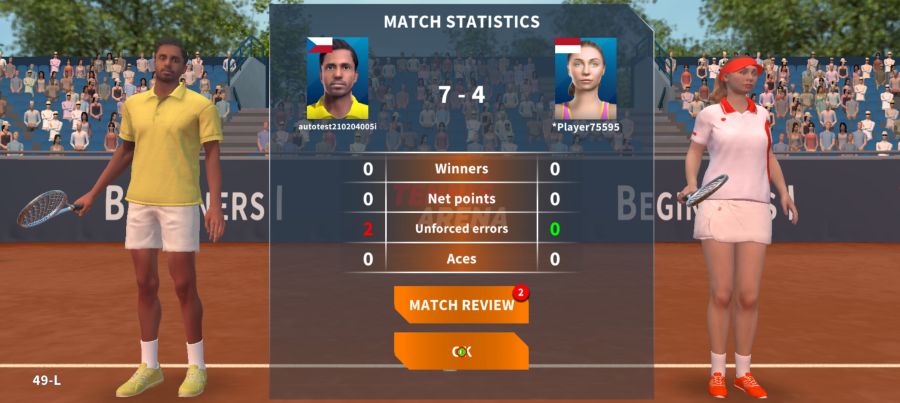Image resolution: width=900 pixels, height=403 pixels.
Task: Select the *Player75595 player portrait
Action: click(x=585, y=78)
